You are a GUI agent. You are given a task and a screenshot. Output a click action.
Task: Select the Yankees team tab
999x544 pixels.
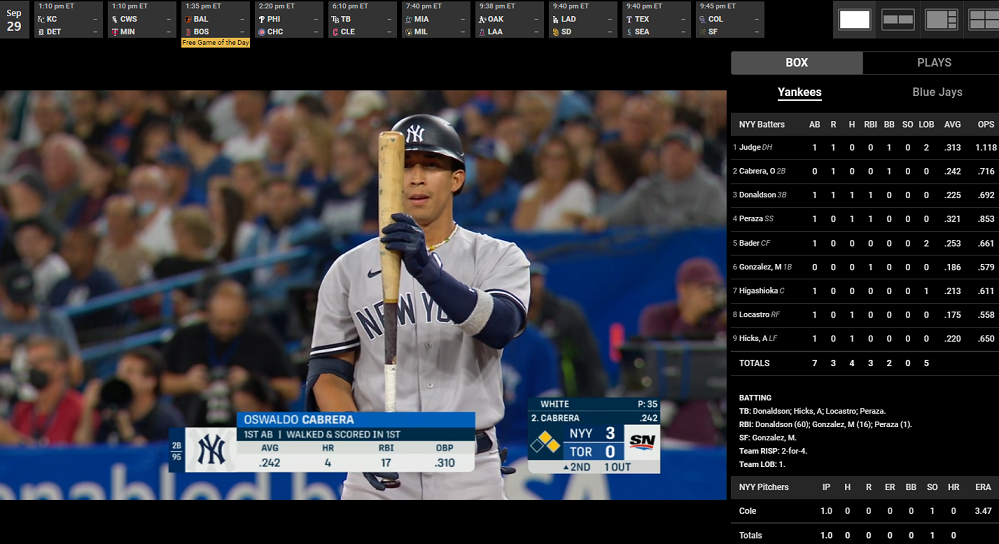[x=799, y=92]
